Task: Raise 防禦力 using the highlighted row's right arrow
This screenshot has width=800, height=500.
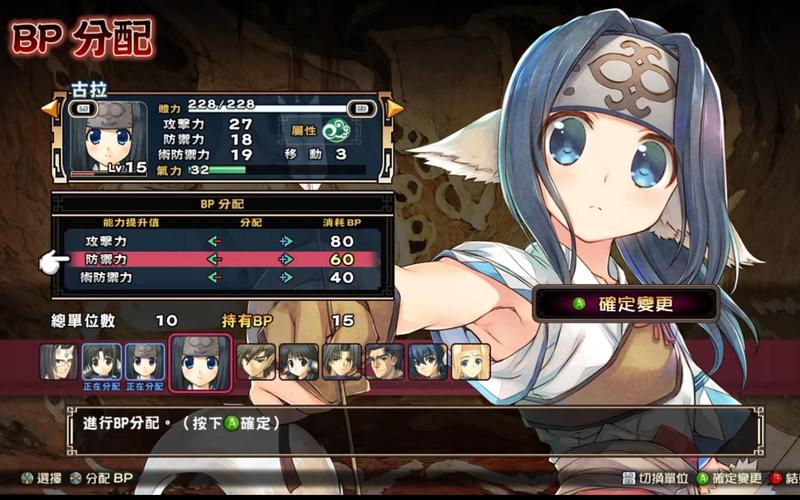Action: 286,259
